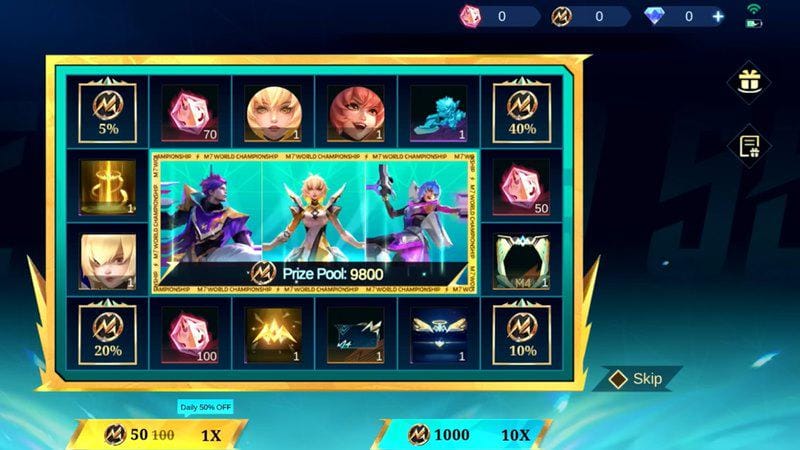Select the 20% prize pool tile
800x450 pixels.
tap(107, 332)
